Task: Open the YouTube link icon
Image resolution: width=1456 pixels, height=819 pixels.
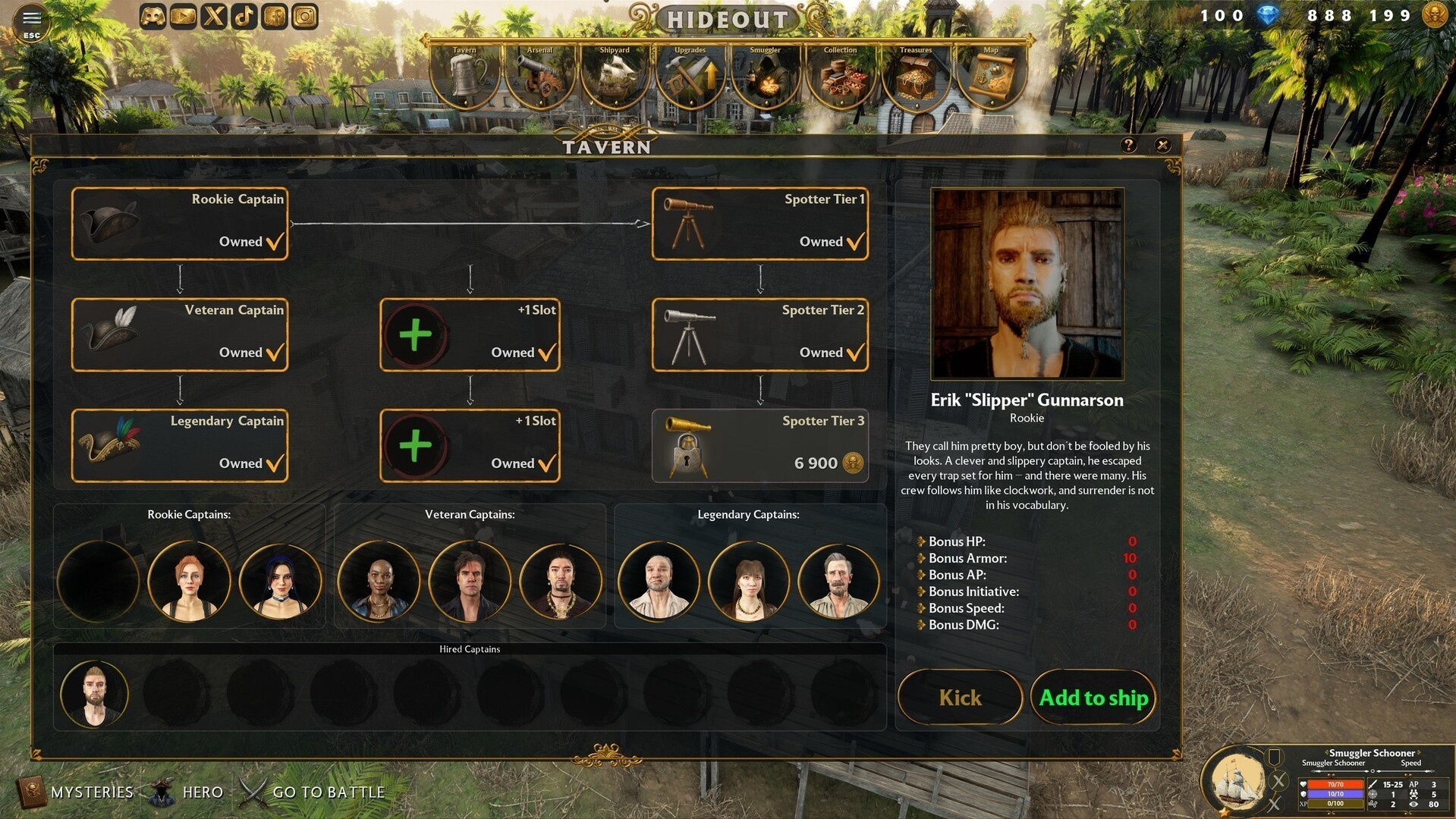Action: (183, 17)
